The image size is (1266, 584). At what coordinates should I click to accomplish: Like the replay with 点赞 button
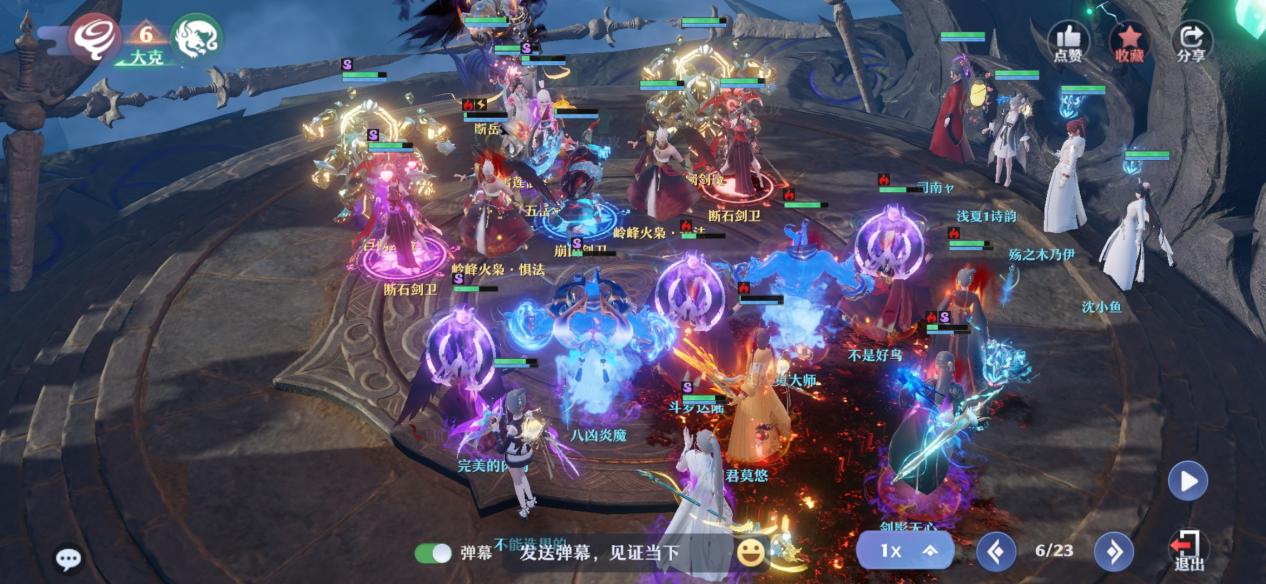click(x=1067, y=42)
